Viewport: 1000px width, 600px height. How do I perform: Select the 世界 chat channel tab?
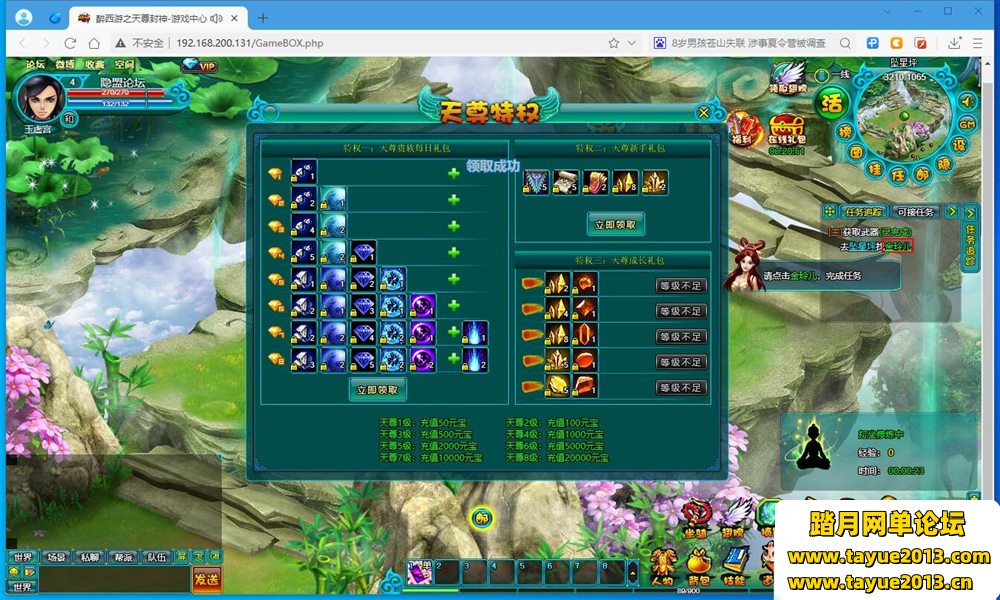point(22,557)
